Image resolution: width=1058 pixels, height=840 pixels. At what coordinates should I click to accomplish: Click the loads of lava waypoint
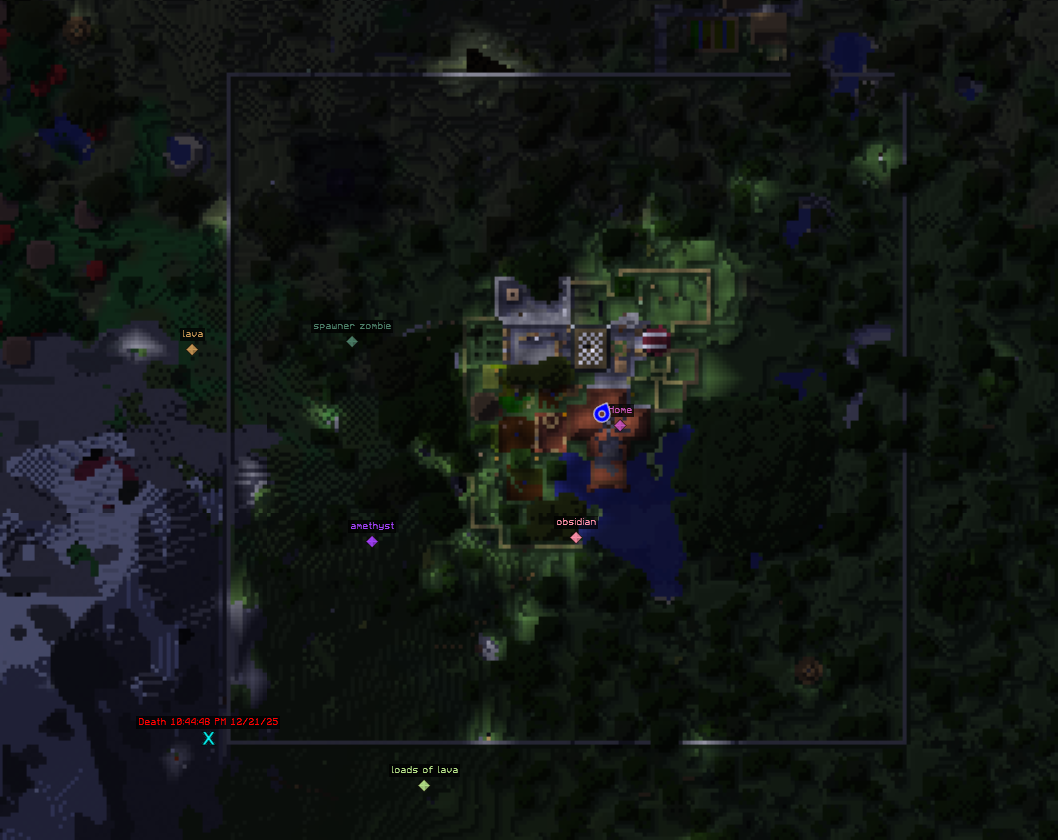[x=424, y=785]
